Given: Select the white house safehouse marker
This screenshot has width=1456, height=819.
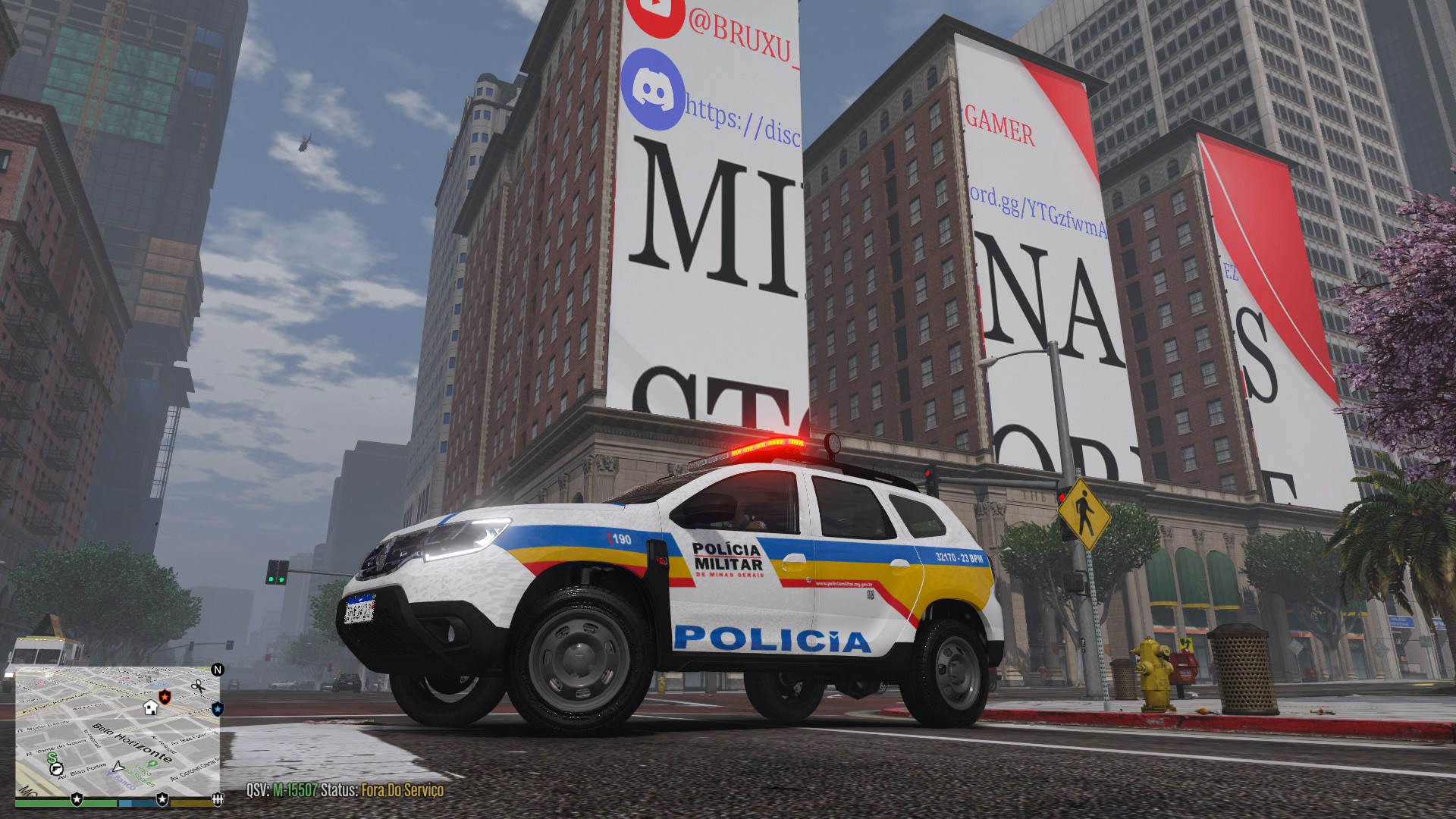Looking at the screenshot, I should tap(150, 707).
